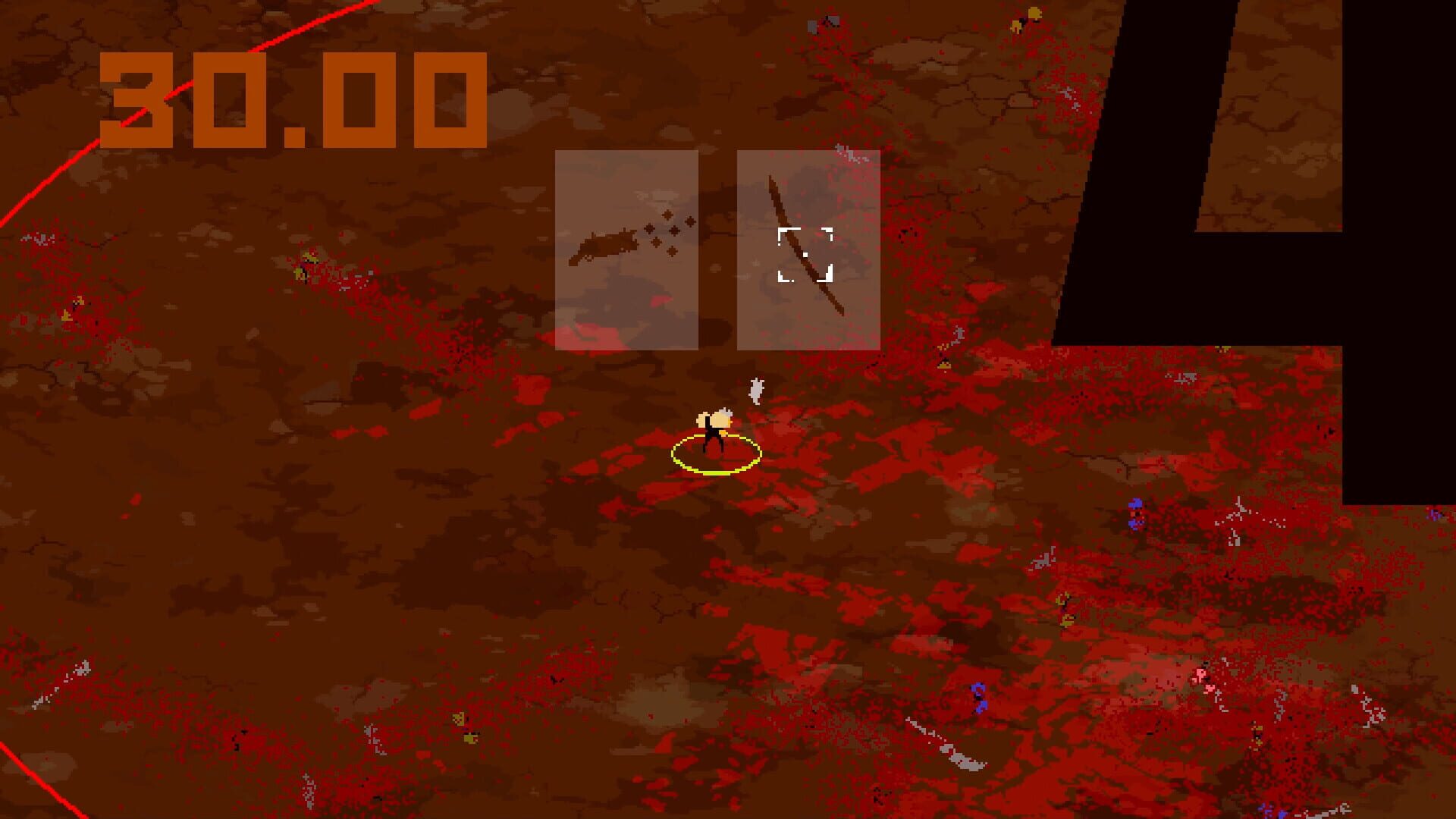Toggle the revolver as your chosen weapon
This screenshot has width=1456, height=819.
coord(628,250)
